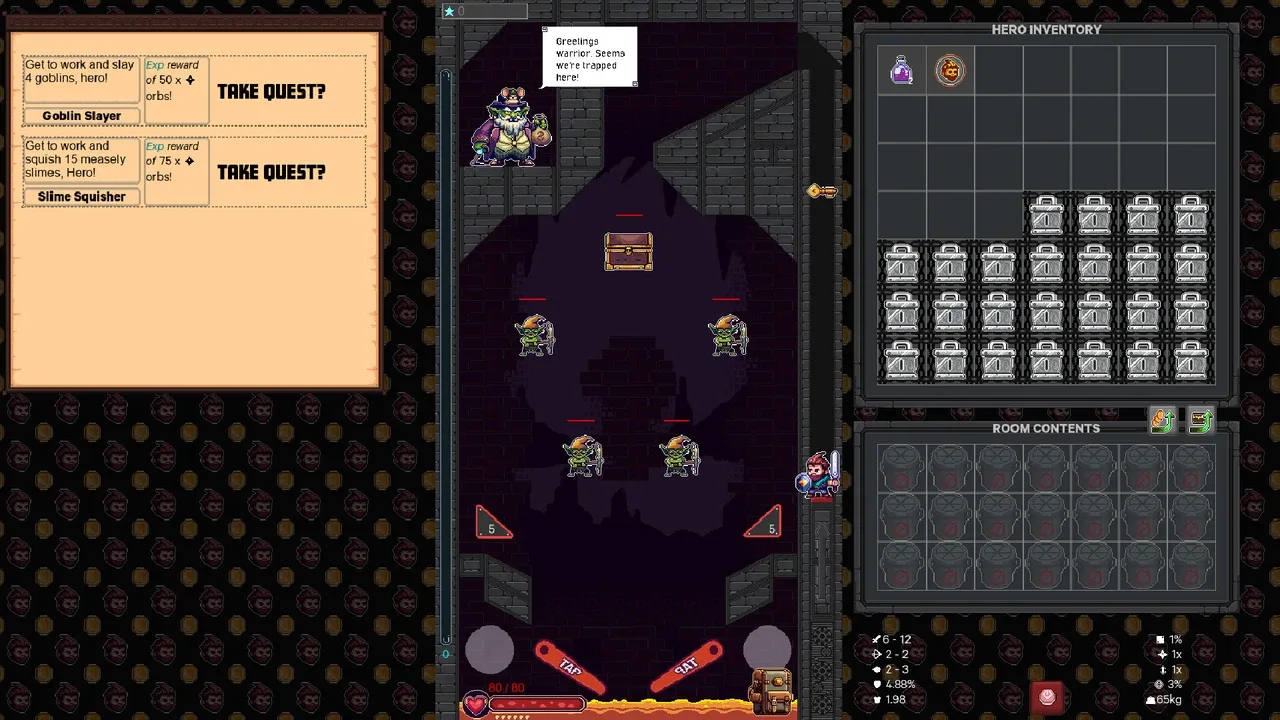Take the Goblin Slayer quest

[x=271, y=91]
